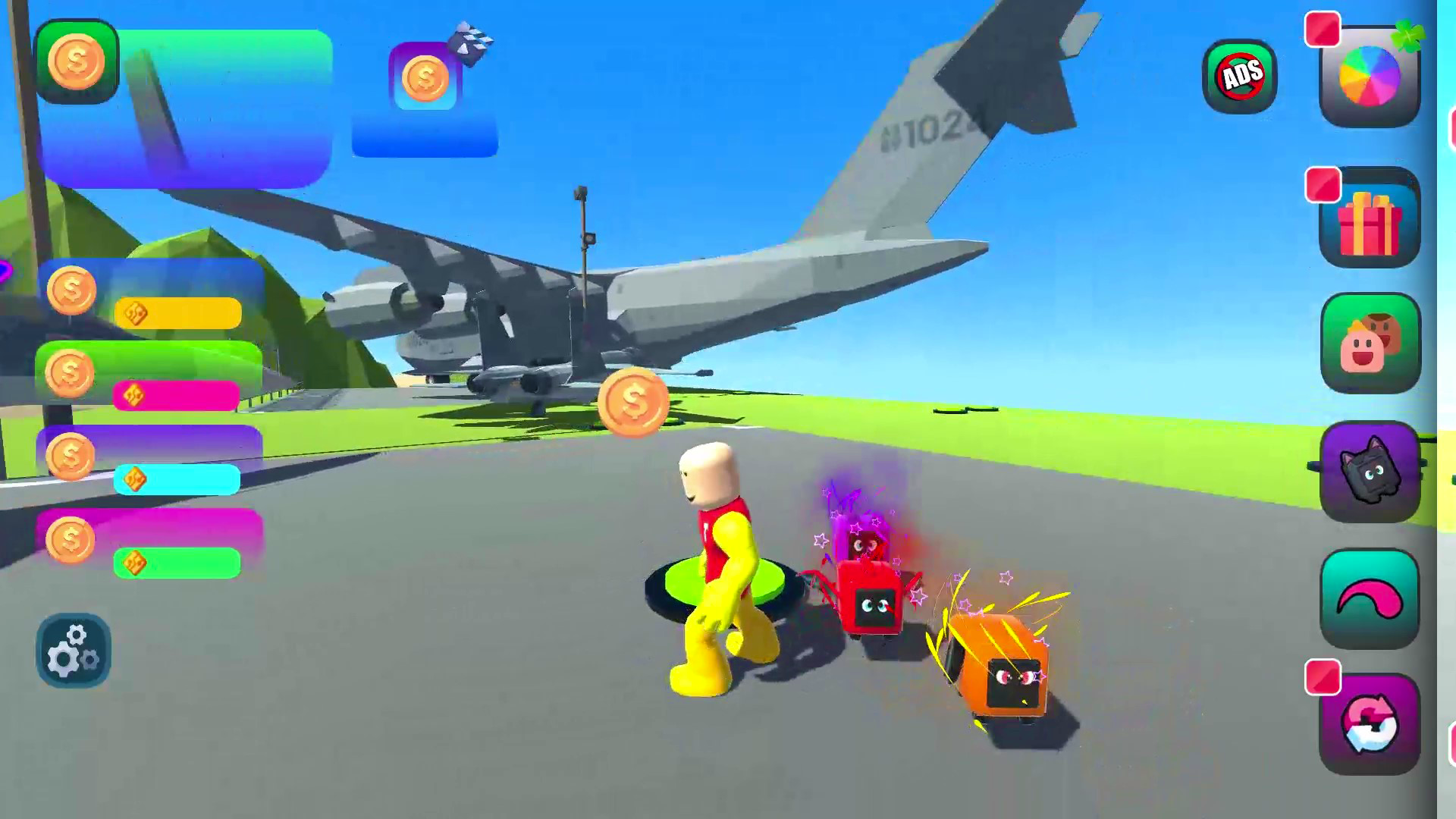Tap the no-ads icon
The image size is (1456, 819).
click(1241, 74)
